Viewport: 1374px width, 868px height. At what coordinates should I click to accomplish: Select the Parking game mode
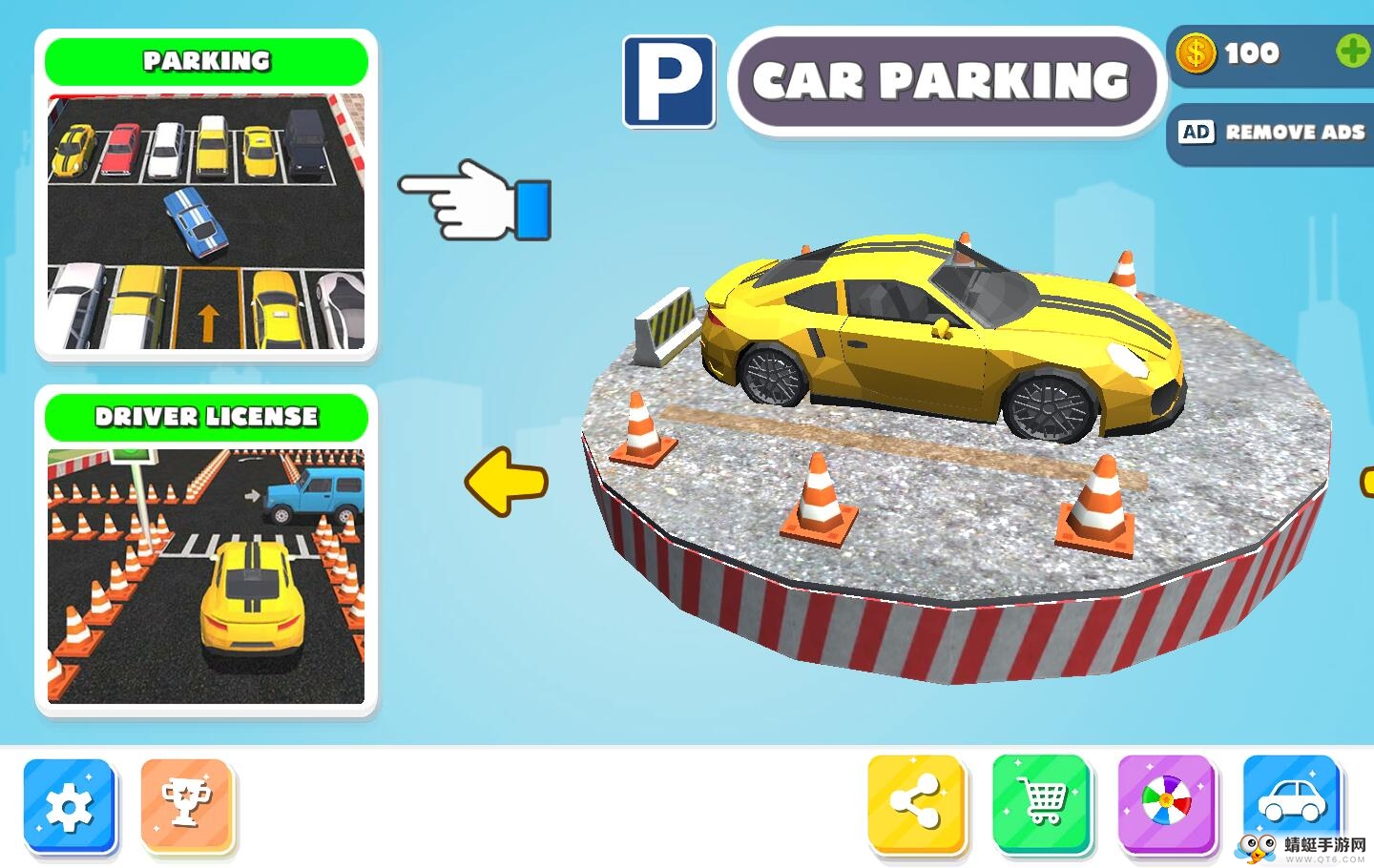206,196
